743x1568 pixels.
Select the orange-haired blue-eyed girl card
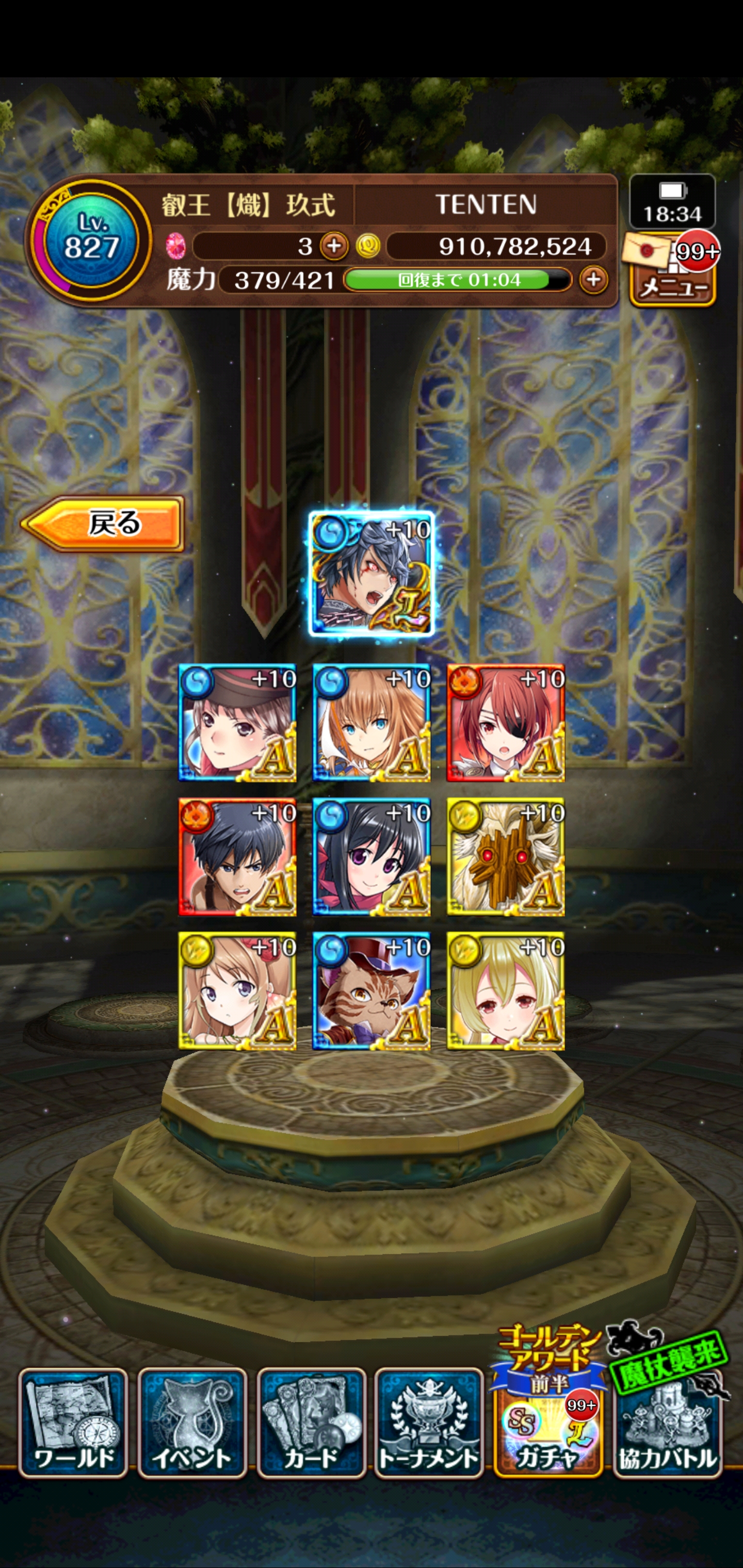(x=371, y=723)
